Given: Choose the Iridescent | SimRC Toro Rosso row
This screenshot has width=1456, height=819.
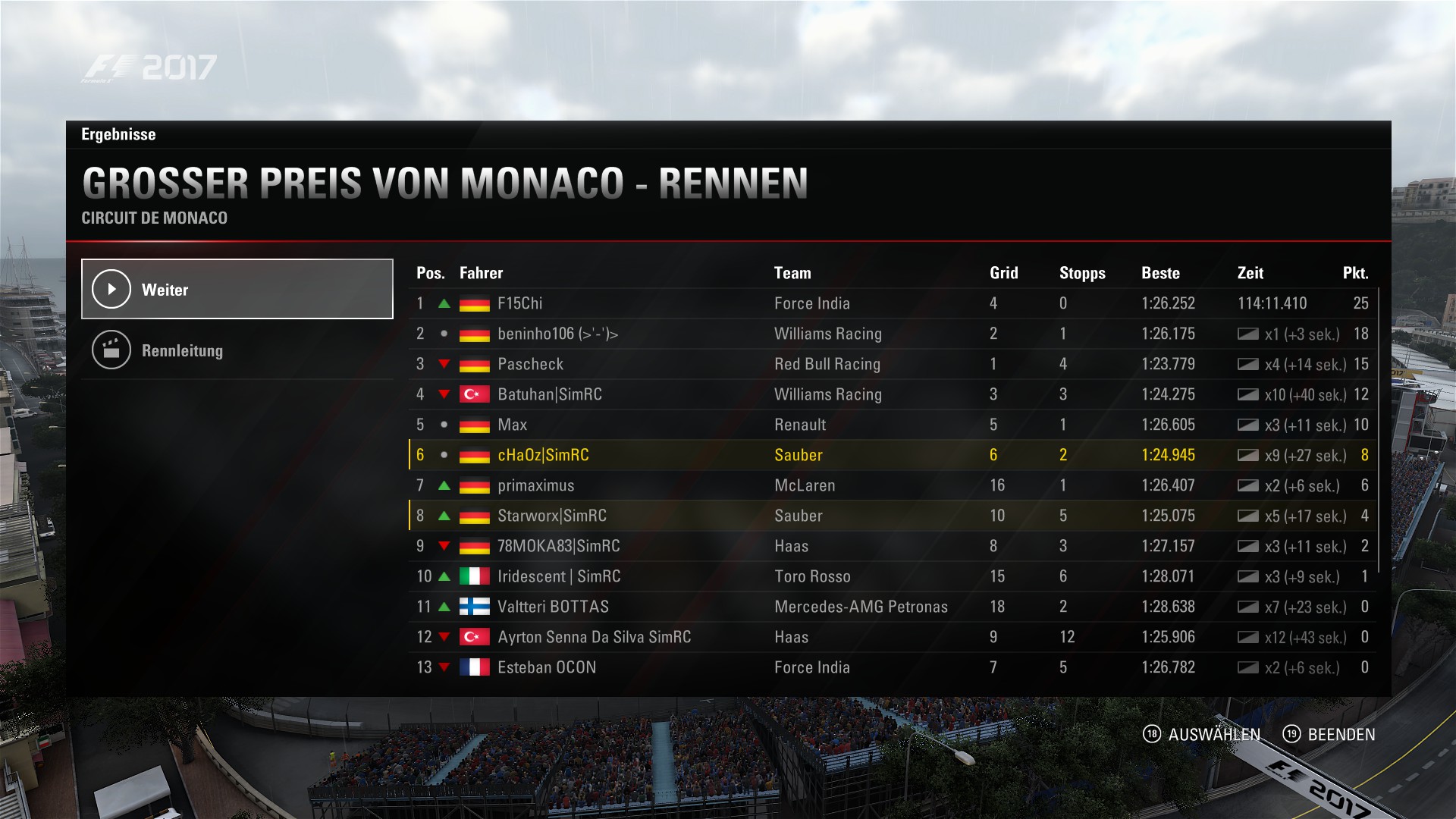Looking at the screenshot, I should pyautogui.click(x=892, y=576).
